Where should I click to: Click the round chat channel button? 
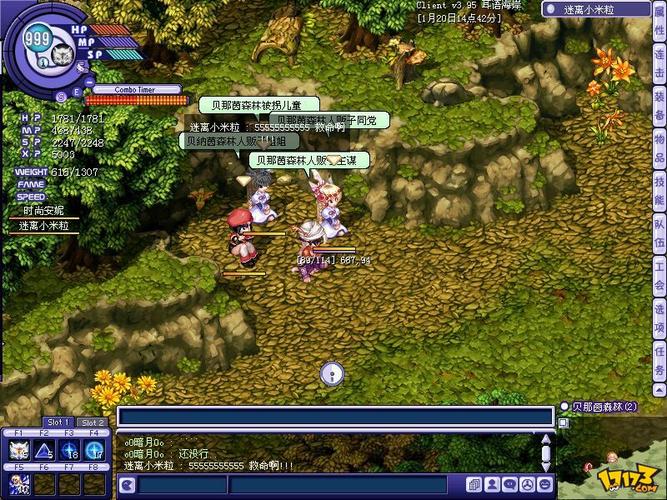click(127, 486)
